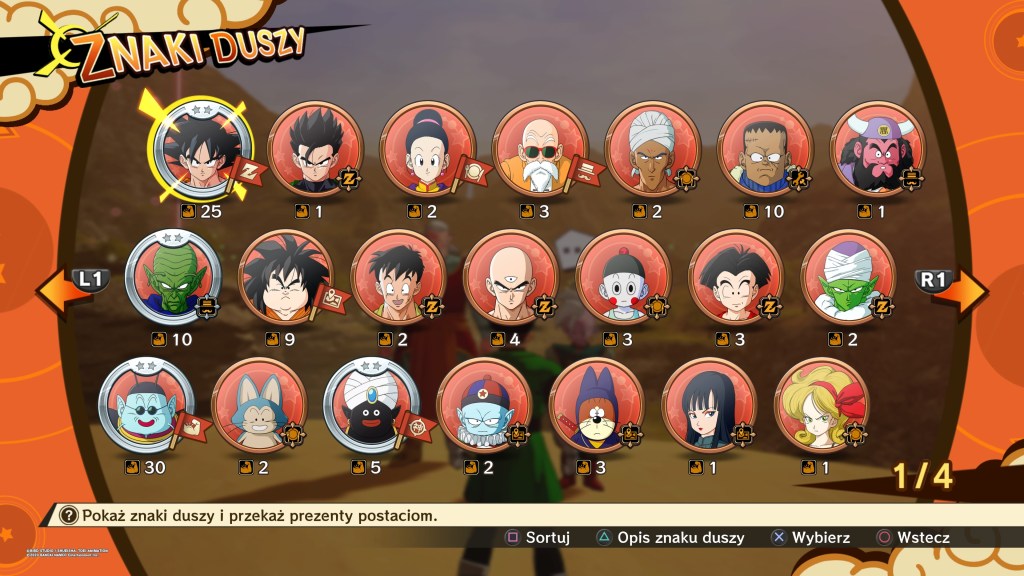Pick the Emperor Pilaf soul emblem
This screenshot has width=1024, height=576.
pyautogui.click(x=484, y=405)
